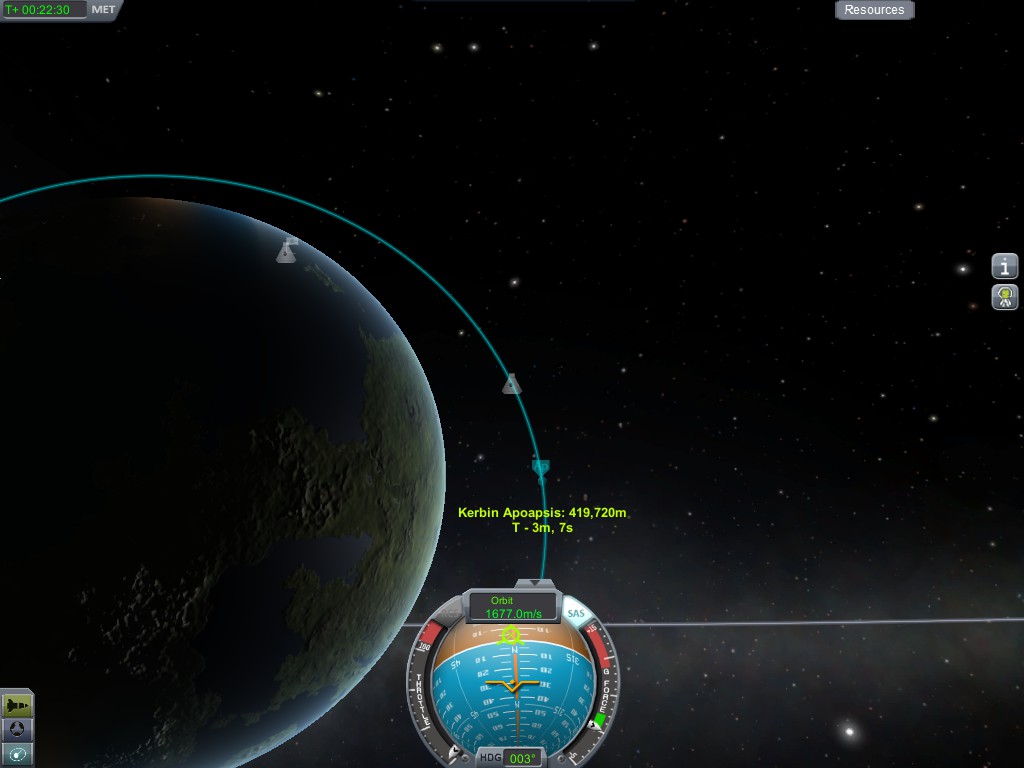Open the Resources panel
Viewport: 1024px width, 768px height.
coord(874,10)
